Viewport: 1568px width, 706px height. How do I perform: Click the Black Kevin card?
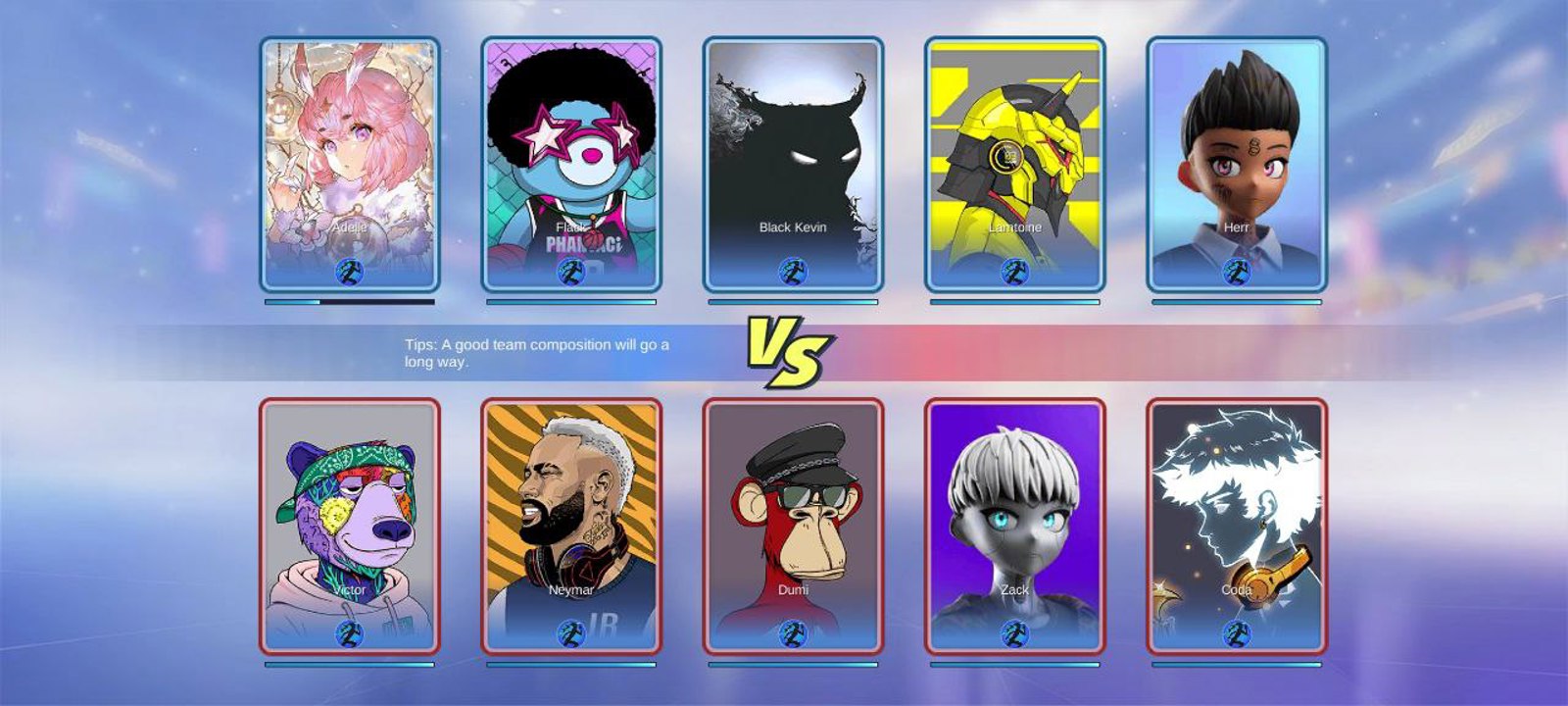(793, 165)
